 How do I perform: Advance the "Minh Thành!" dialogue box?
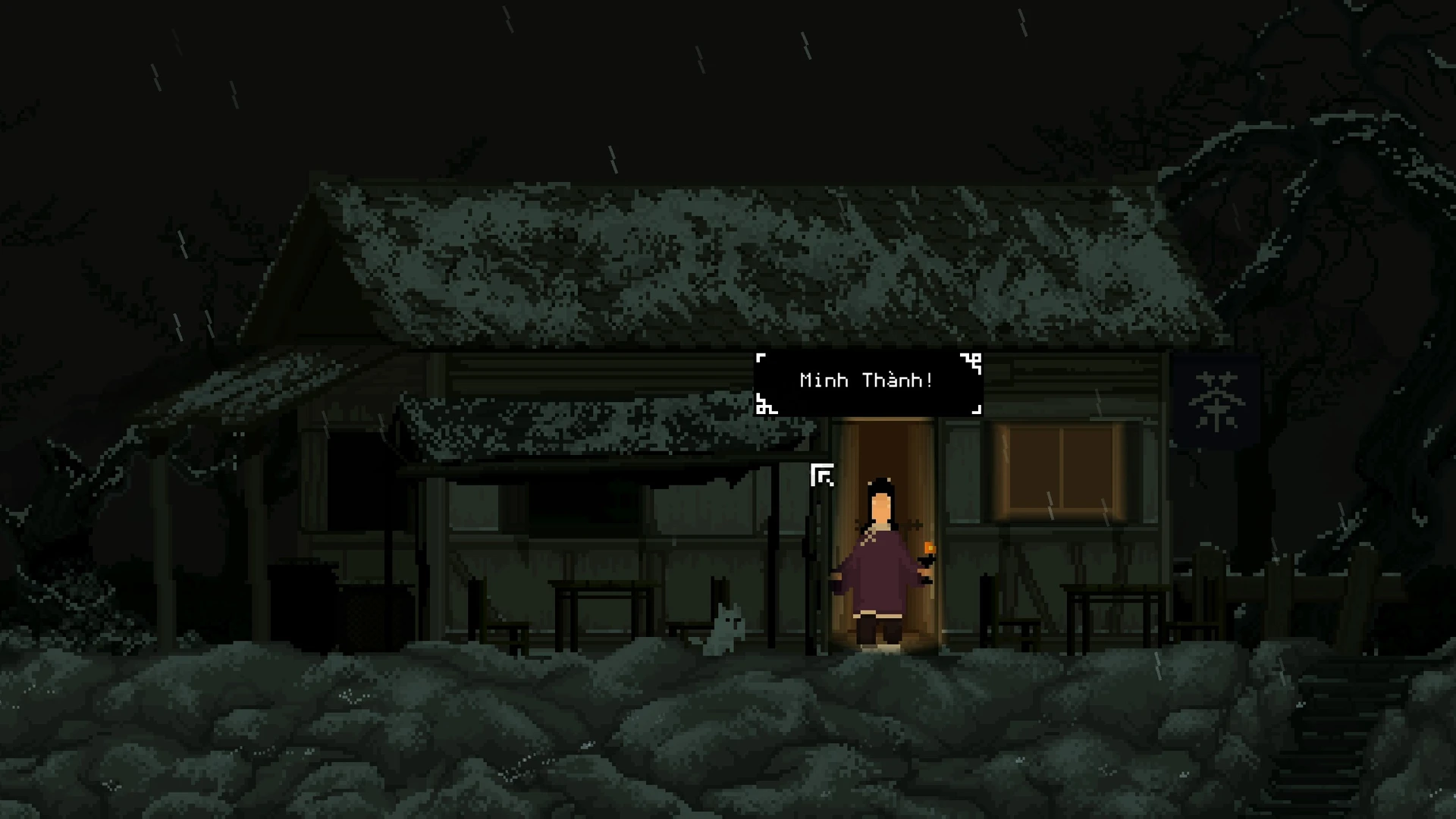pos(868,381)
